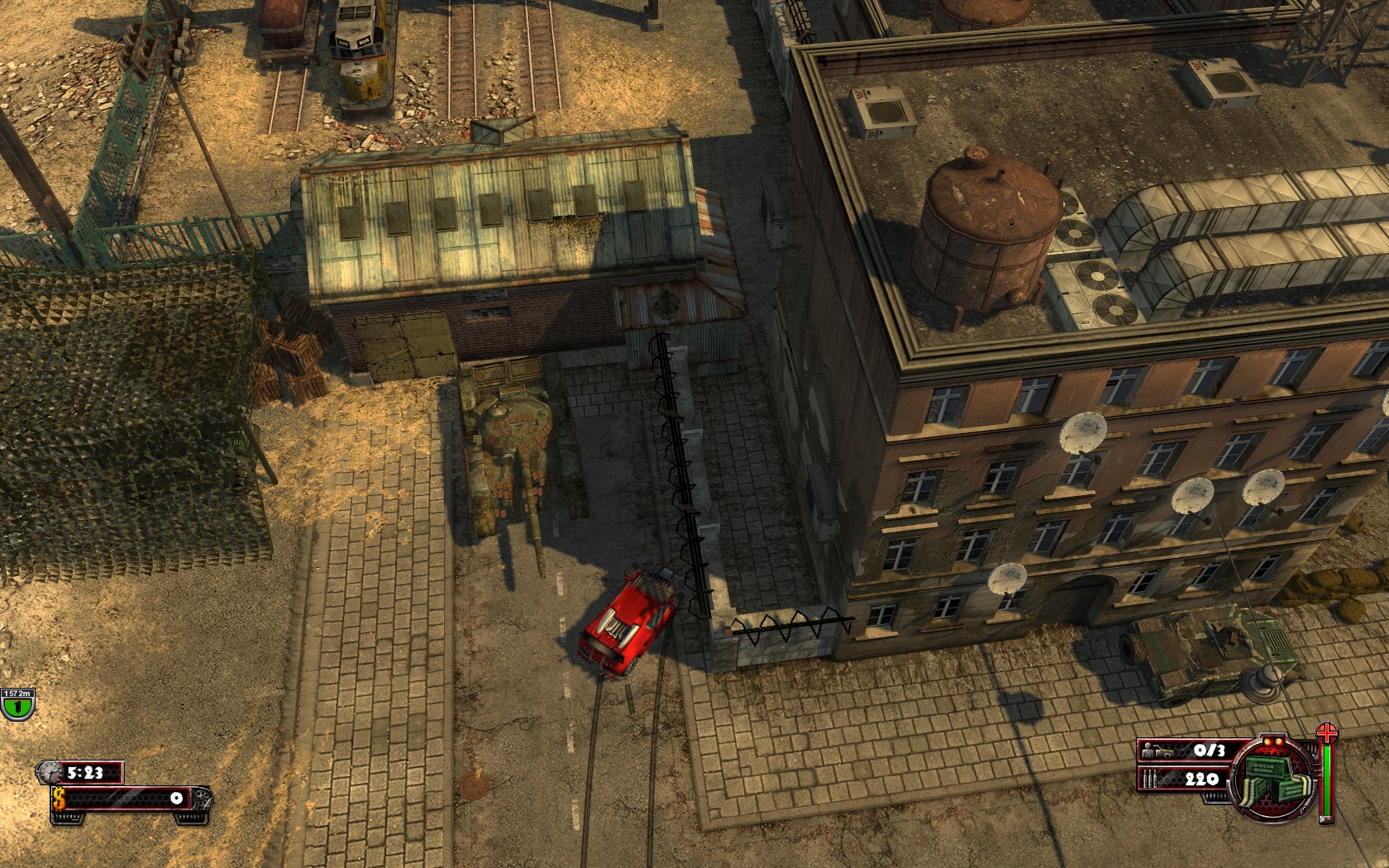The height and width of the screenshot is (868, 1389).
Task: Click the white zero on the money progress bar
Action: (177, 799)
